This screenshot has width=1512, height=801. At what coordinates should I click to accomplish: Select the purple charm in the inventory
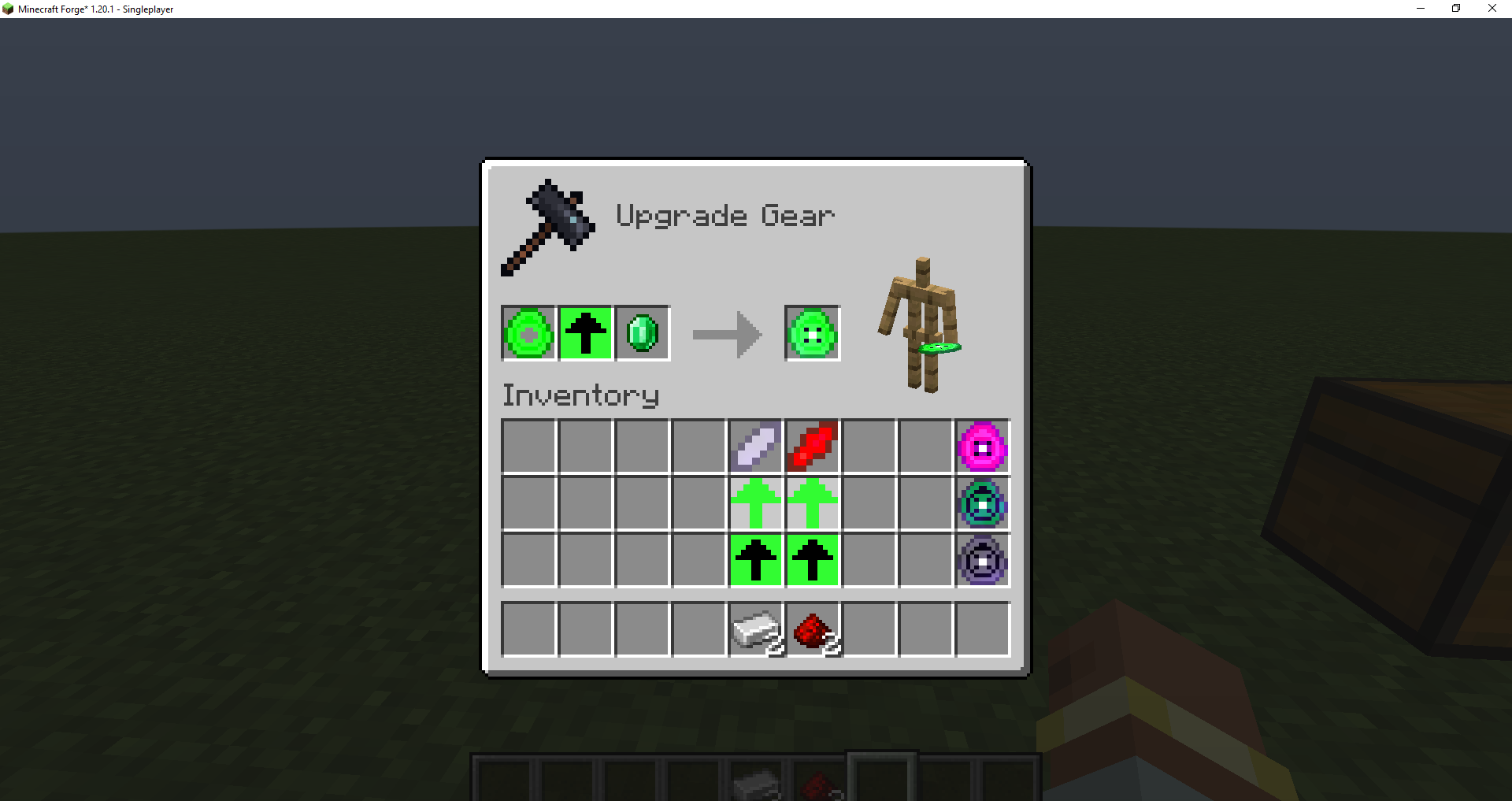(981, 561)
